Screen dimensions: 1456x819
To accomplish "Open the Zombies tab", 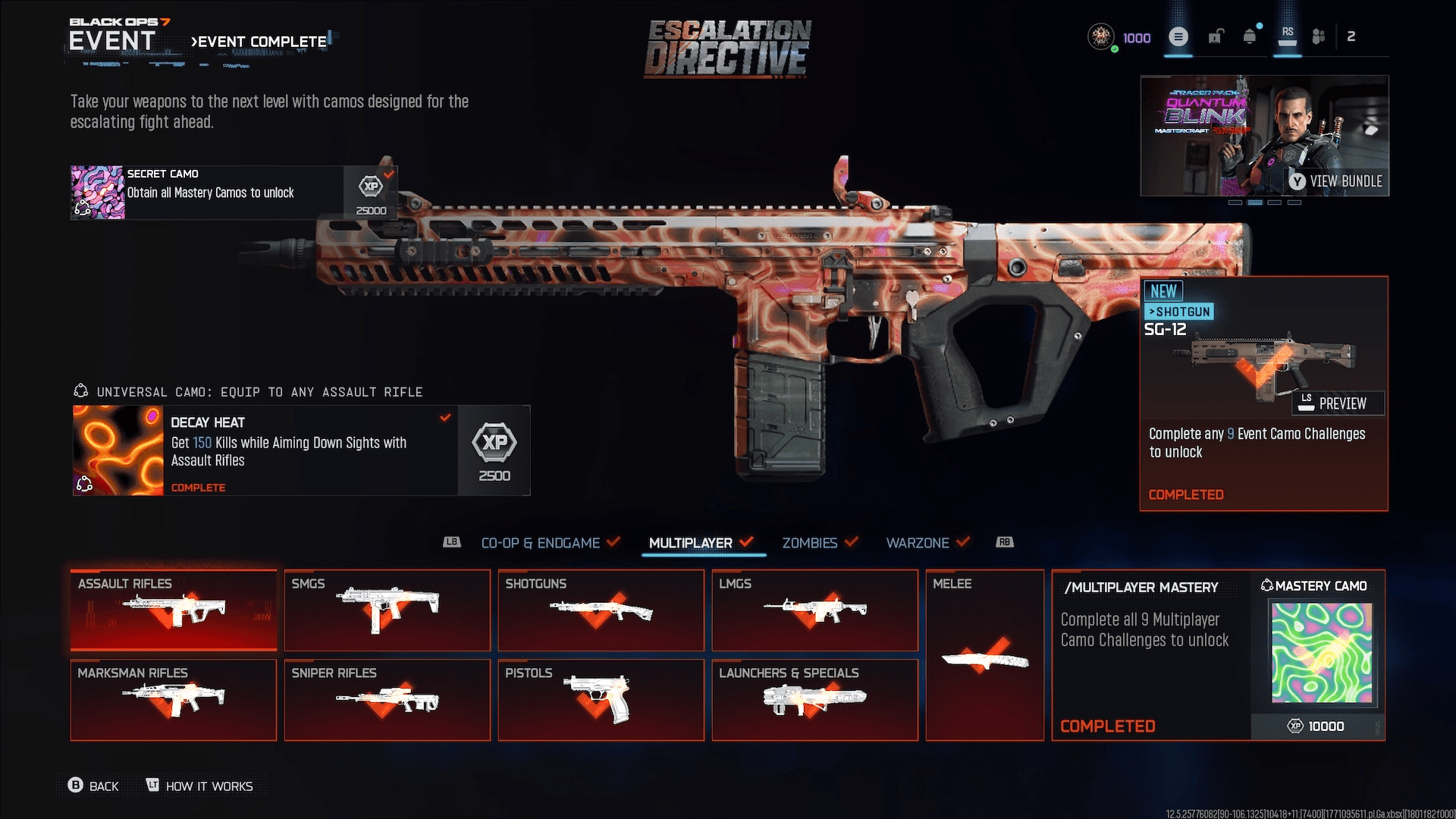I will click(x=810, y=543).
